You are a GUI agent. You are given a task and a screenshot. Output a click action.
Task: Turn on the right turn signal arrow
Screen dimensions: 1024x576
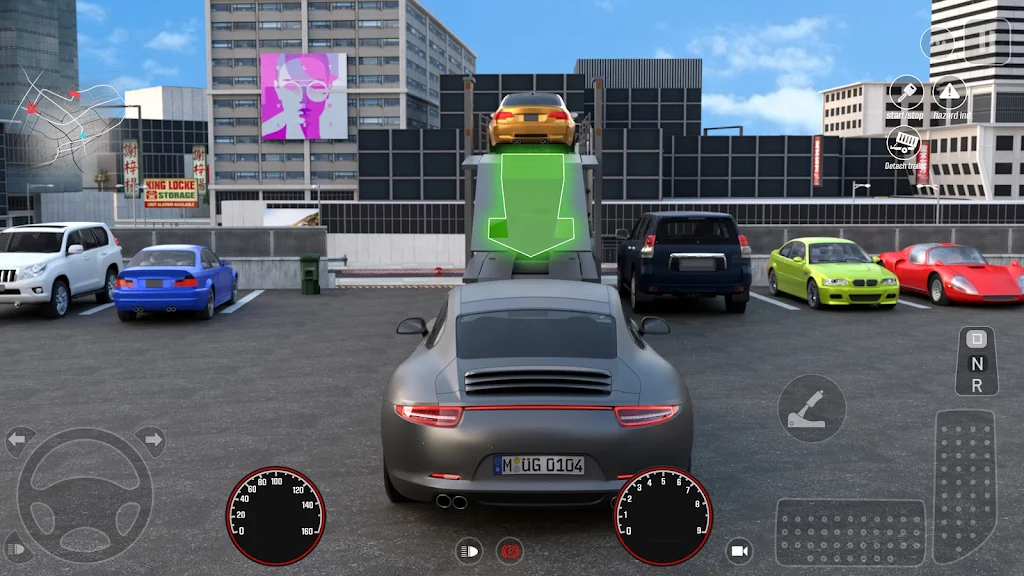coord(150,440)
